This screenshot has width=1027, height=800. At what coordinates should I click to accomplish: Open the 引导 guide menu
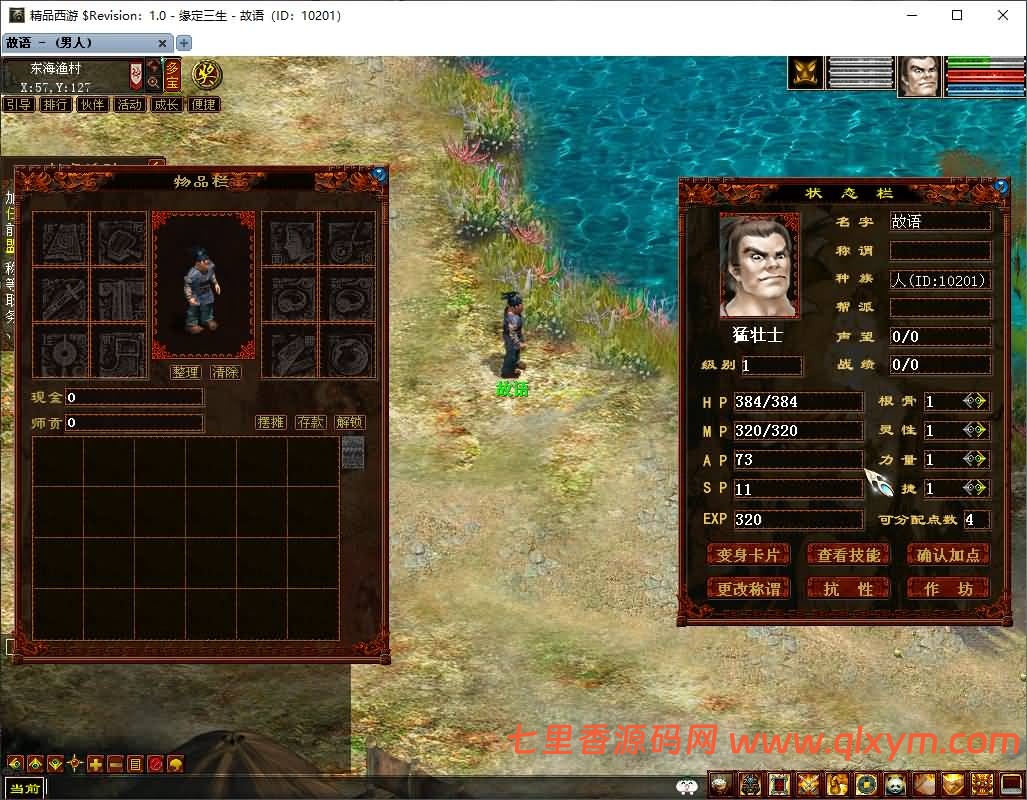[18, 104]
